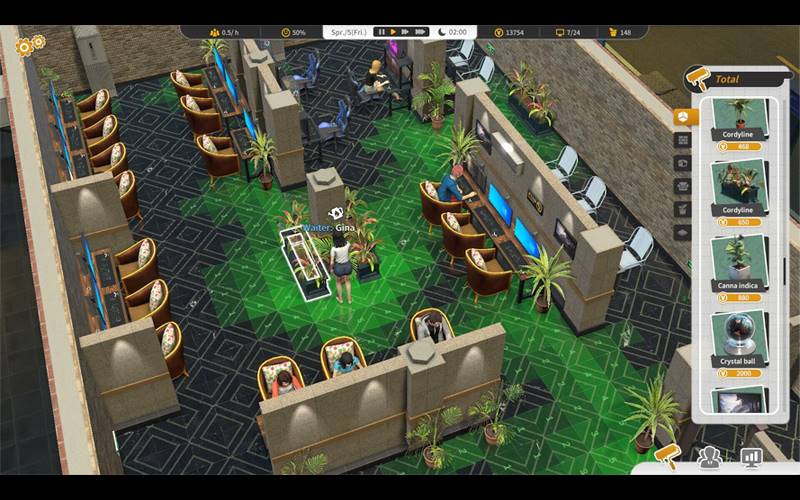
Task: Open the staff management menu
Action: (x=710, y=457)
